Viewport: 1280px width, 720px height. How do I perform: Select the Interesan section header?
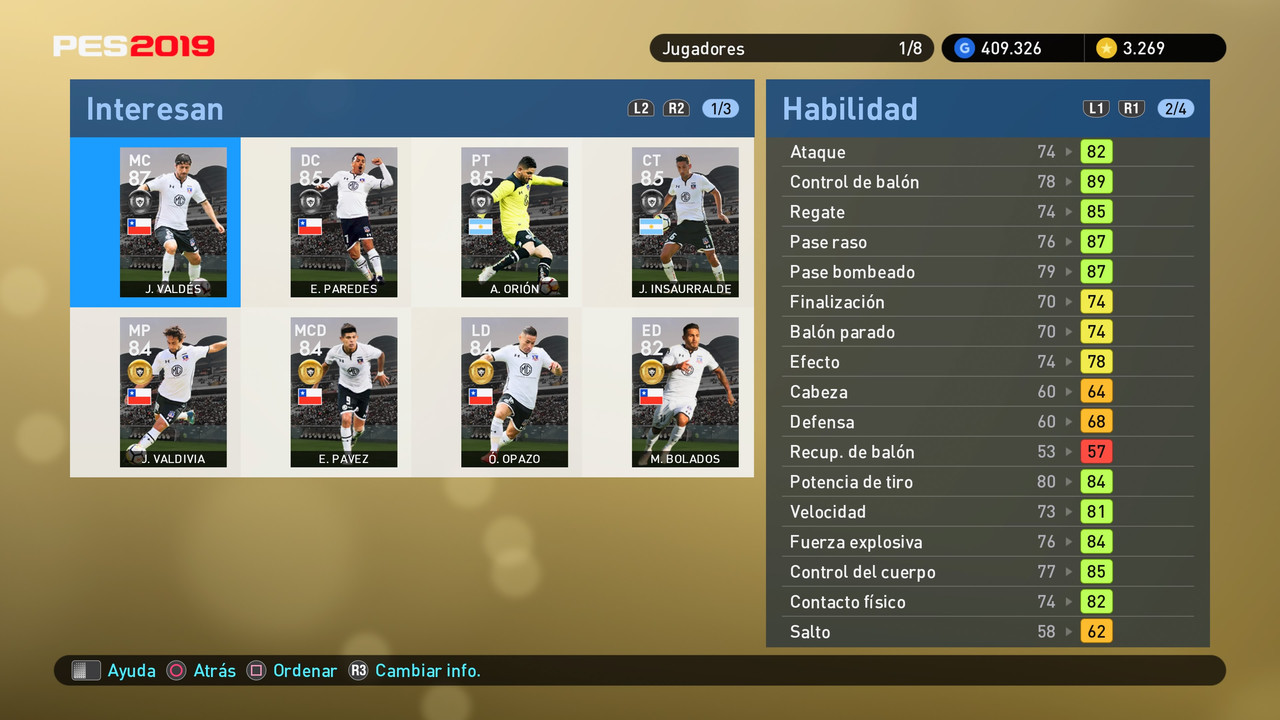click(x=154, y=108)
